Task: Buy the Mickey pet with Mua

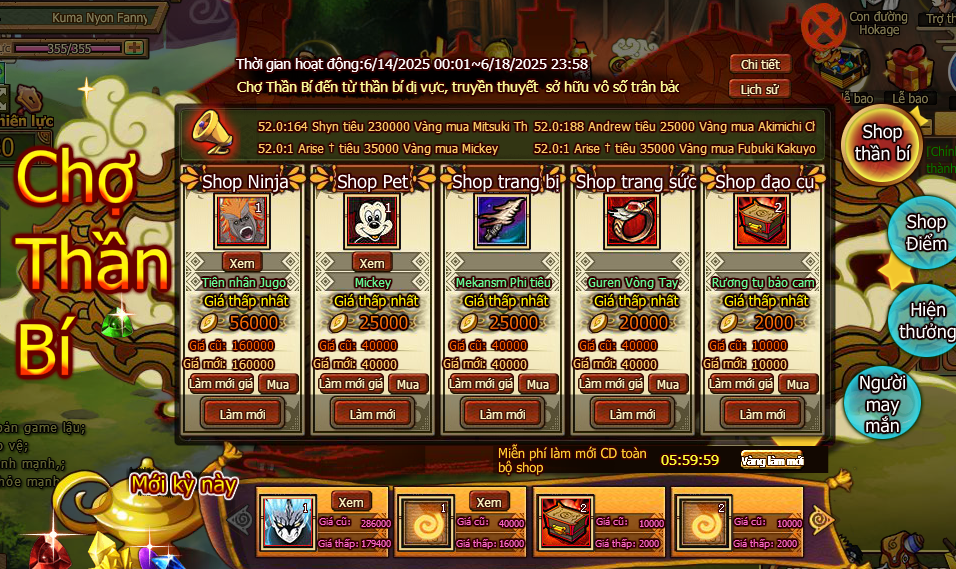Action: coord(408,384)
